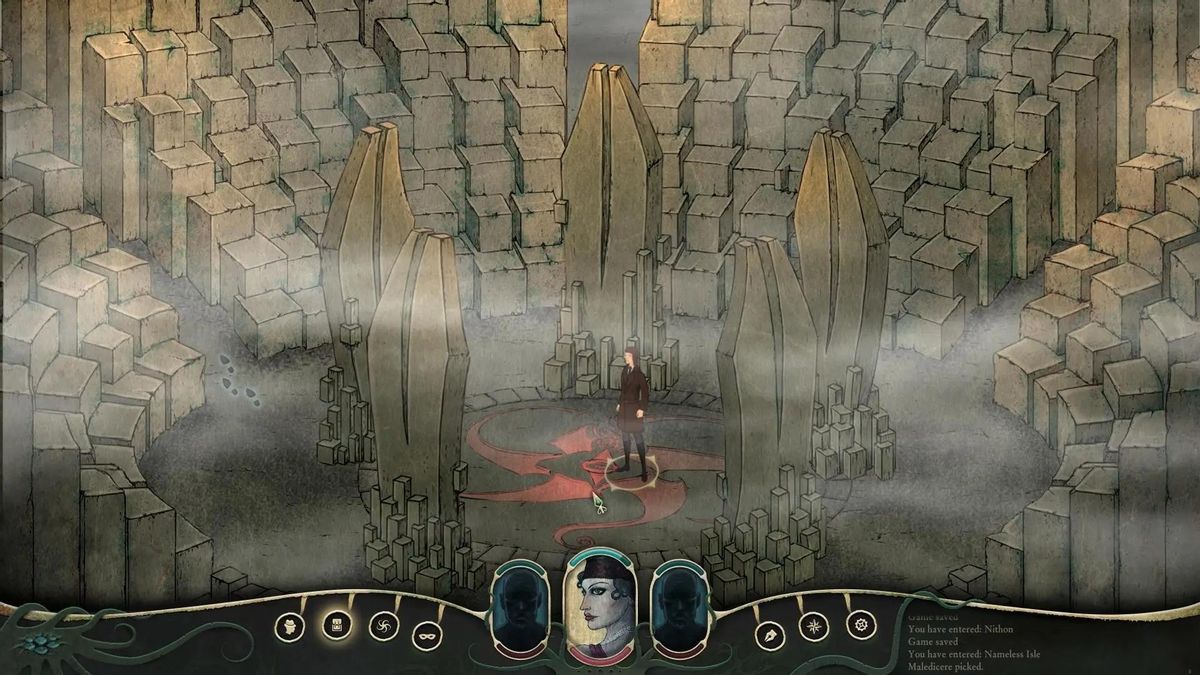Open settings with the gear icon
1200x675 pixels.
coord(860,625)
